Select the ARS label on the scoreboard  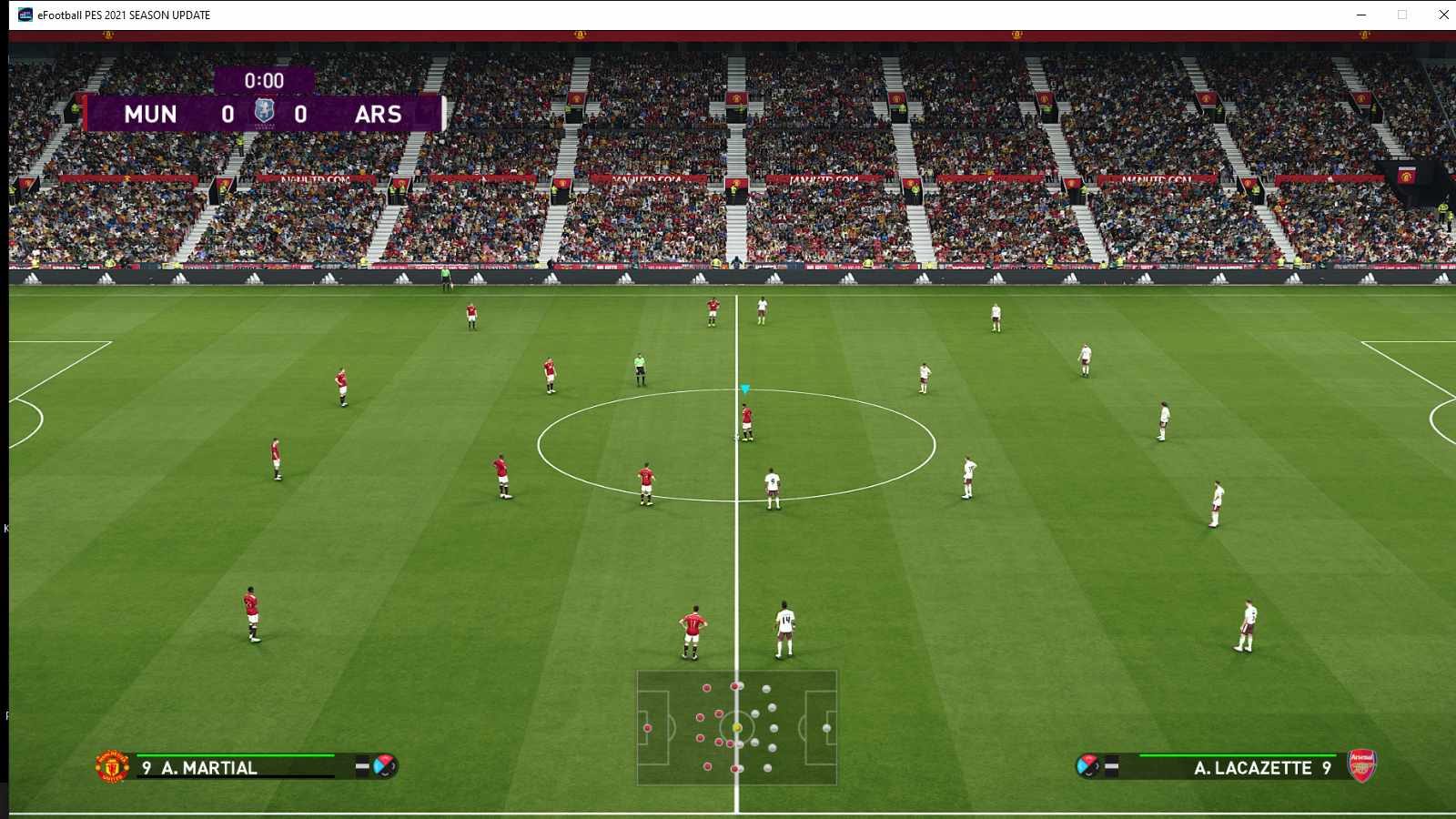click(379, 115)
